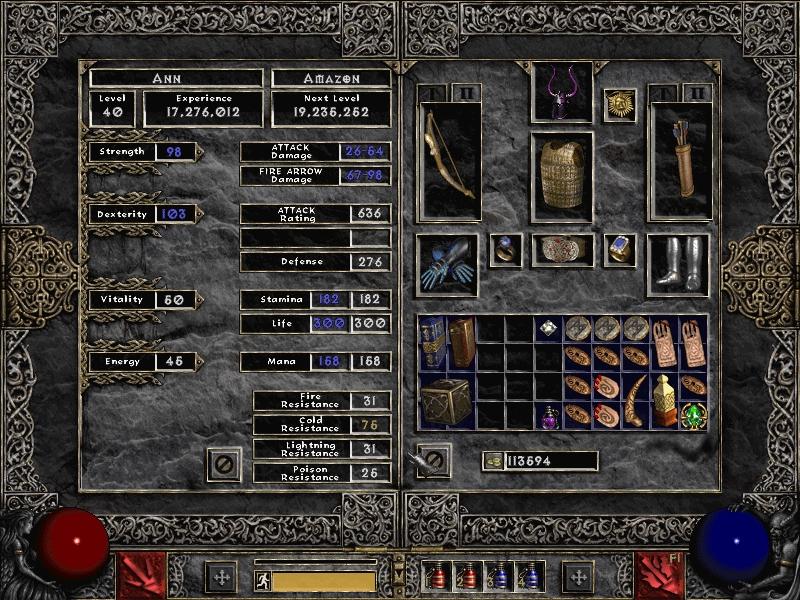Viewport: 800px width, 600px height.
Task: Select the equipped belt slot
Action: tap(562, 250)
